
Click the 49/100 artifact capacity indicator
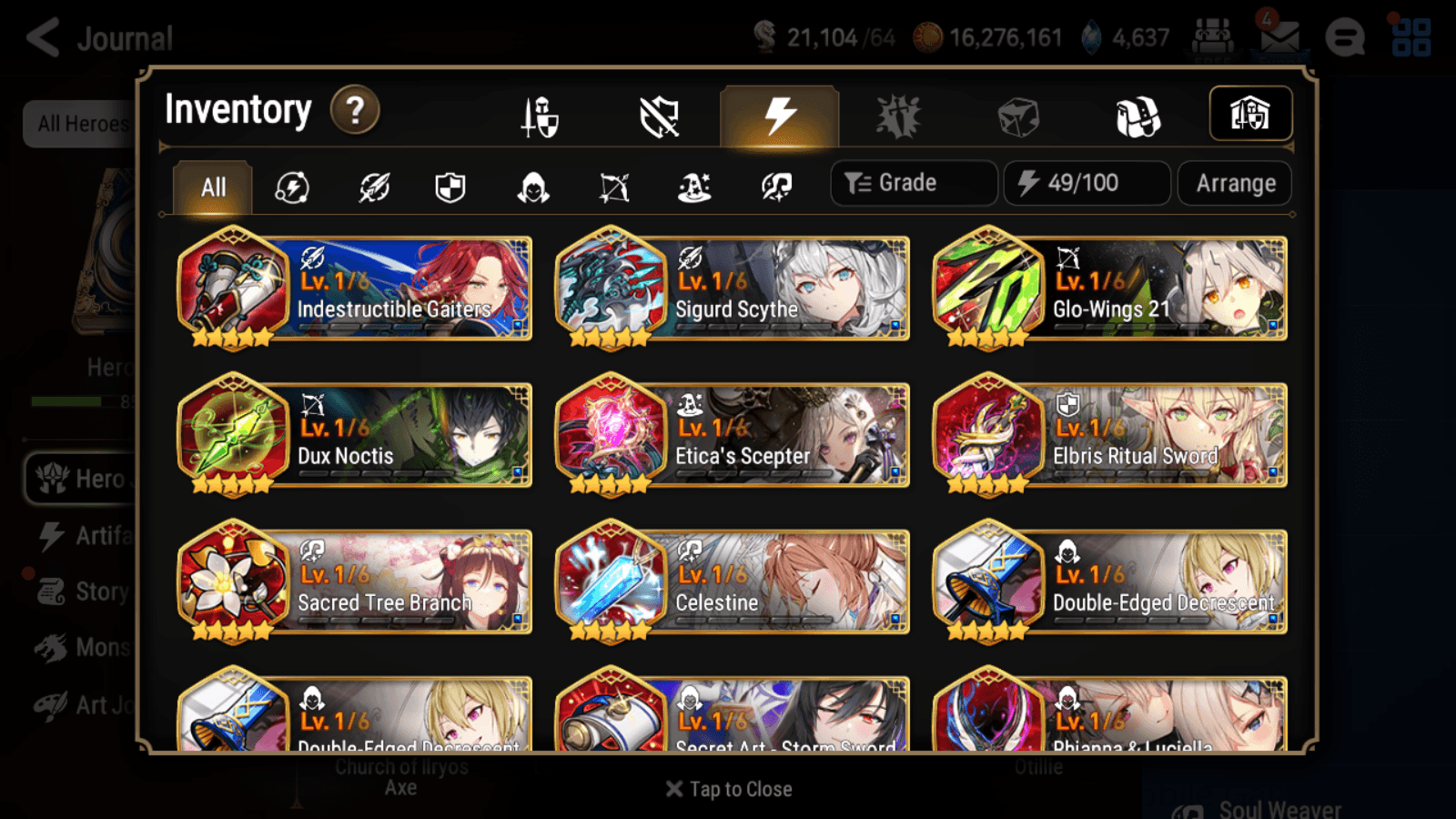[1087, 183]
